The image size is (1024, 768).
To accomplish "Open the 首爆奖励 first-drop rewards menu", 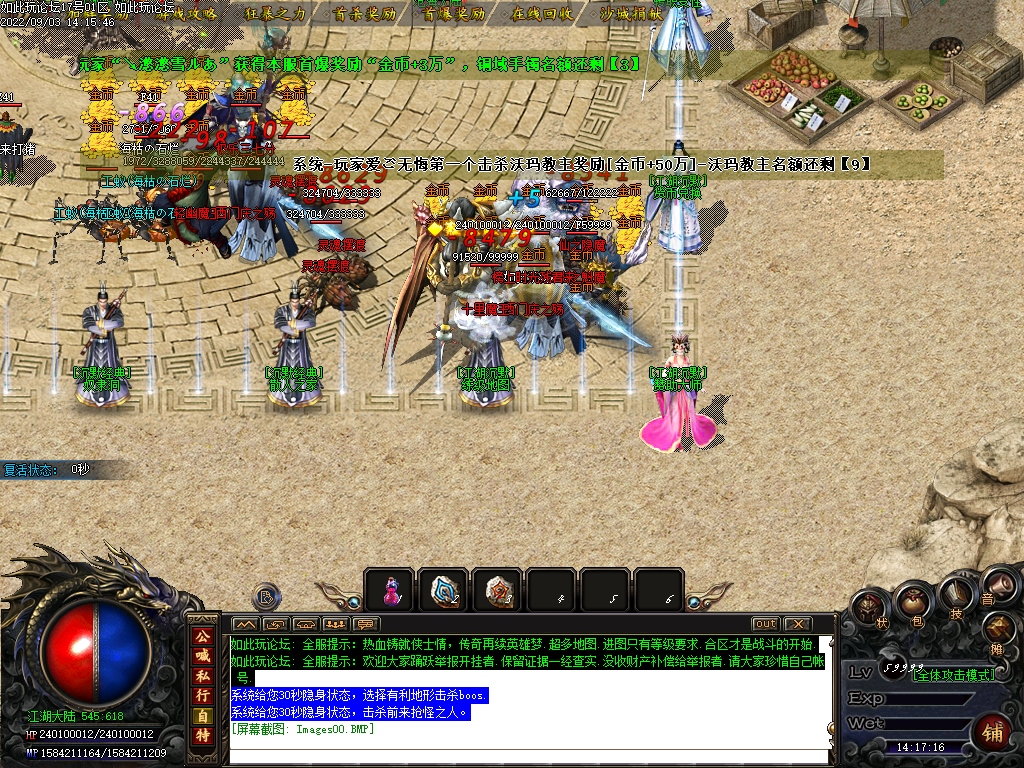I will click(x=453, y=14).
